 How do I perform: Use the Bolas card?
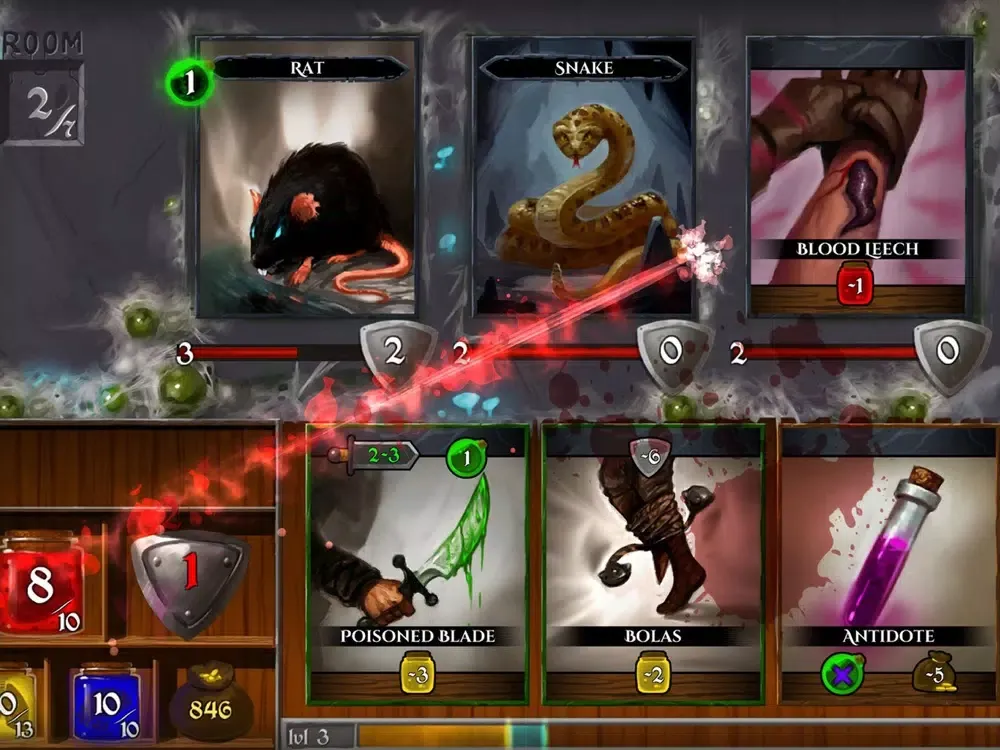pyautogui.click(x=653, y=562)
